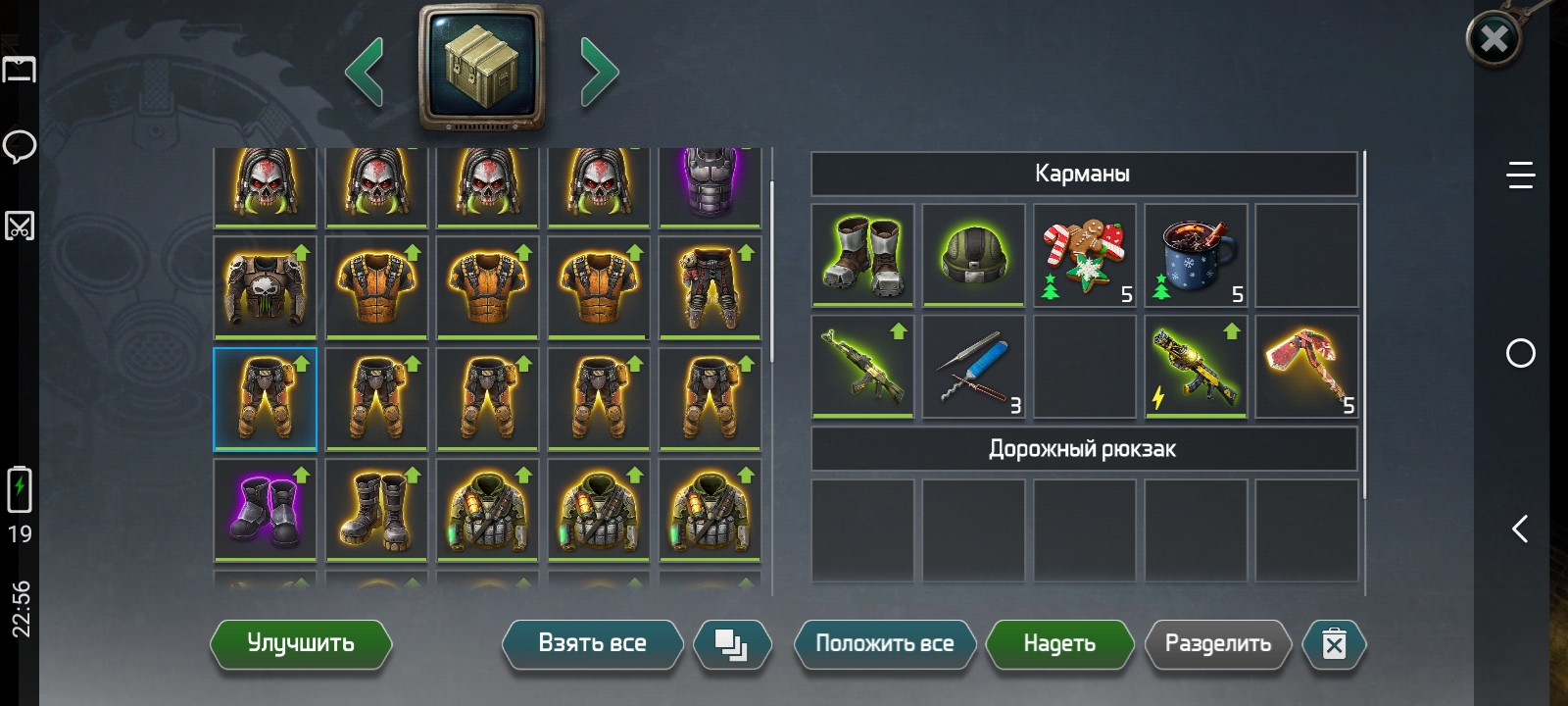1568x706 pixels.
Task: Select the mulled wine mug
Action: (1196, 255)
